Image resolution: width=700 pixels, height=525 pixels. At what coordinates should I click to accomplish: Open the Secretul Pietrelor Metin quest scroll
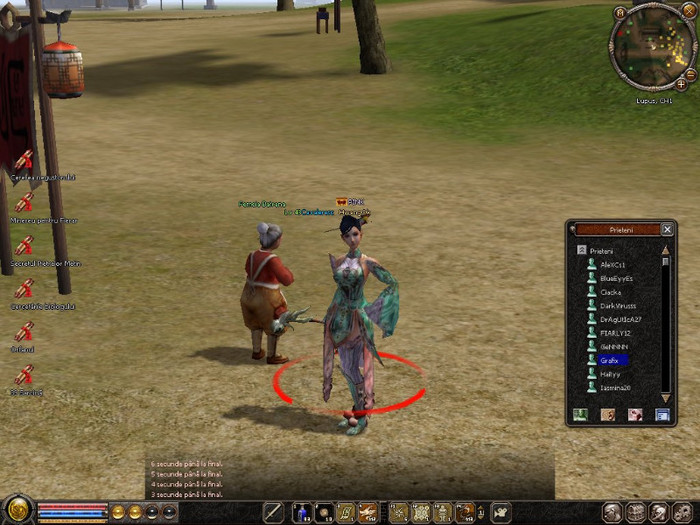click(x=23, y=245)
